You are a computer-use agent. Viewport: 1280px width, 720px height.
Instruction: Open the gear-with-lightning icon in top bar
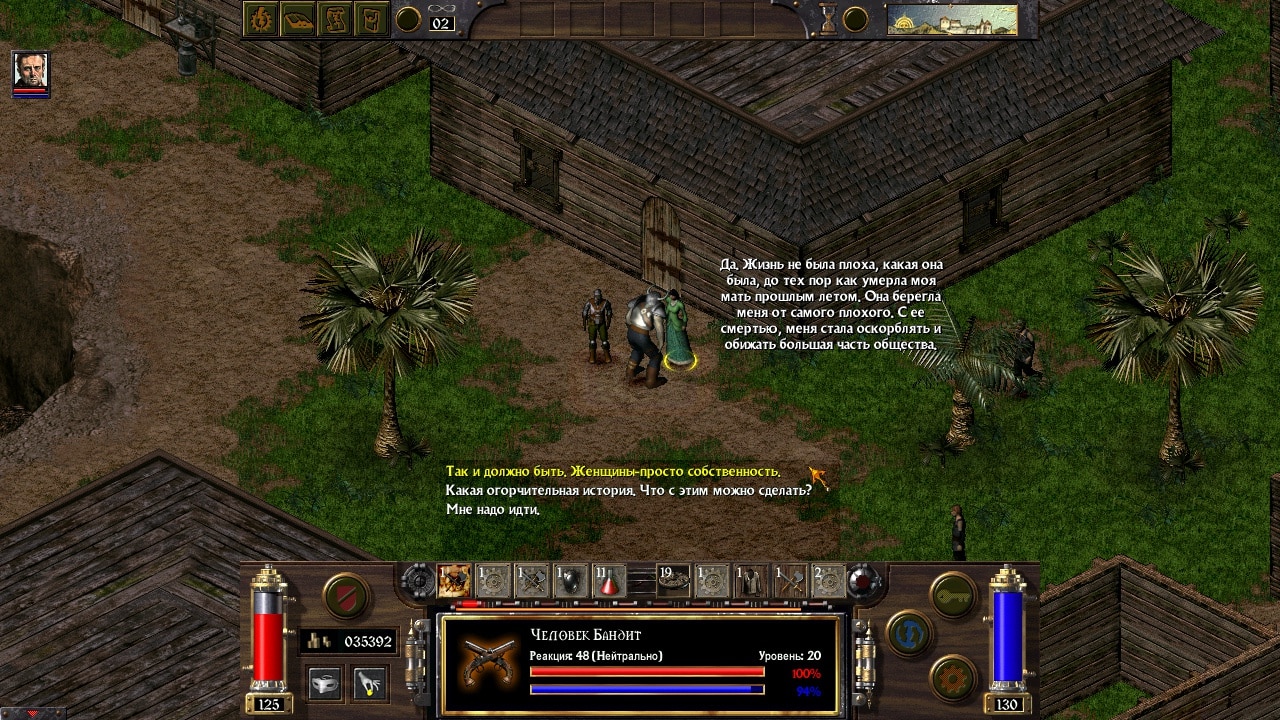pyautogui.click(x=261, y=20)
